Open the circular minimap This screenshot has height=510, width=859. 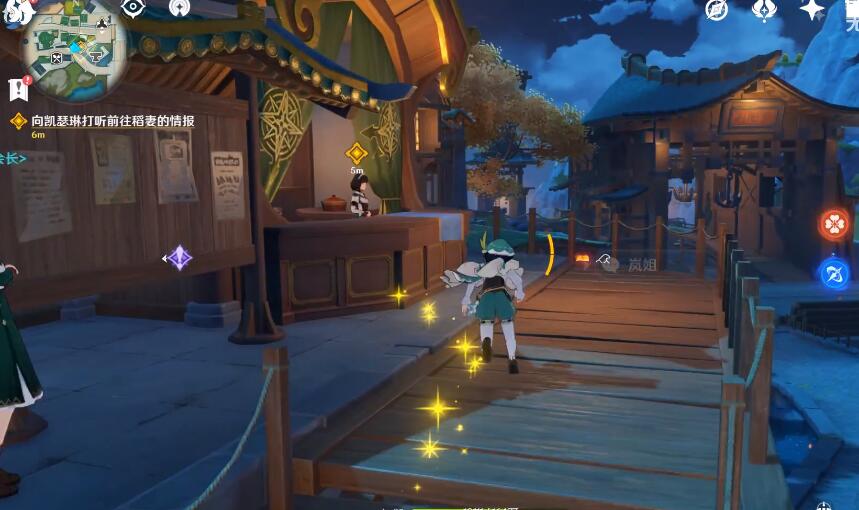click(x=73, y=52)
